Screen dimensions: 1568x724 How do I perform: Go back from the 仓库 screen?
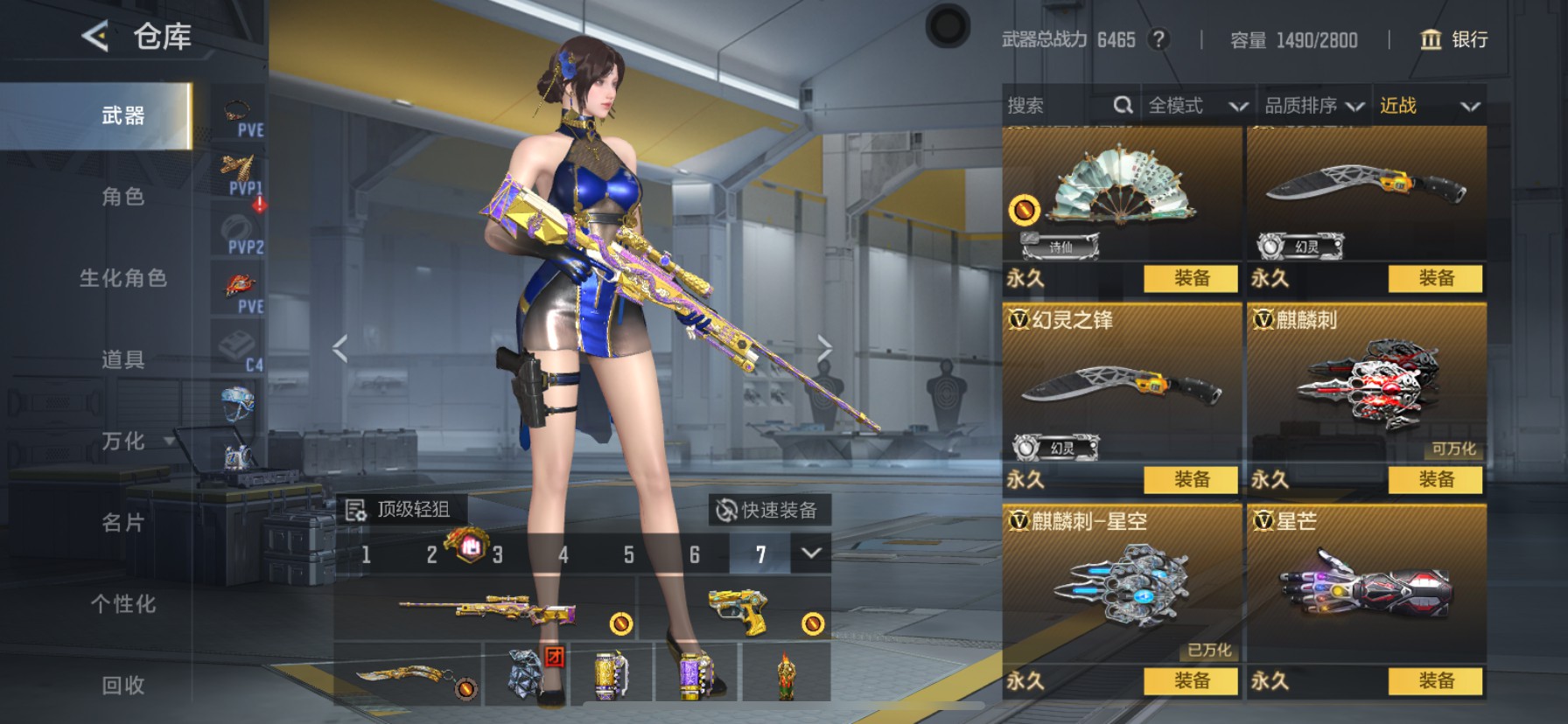[x=95, y=37]
